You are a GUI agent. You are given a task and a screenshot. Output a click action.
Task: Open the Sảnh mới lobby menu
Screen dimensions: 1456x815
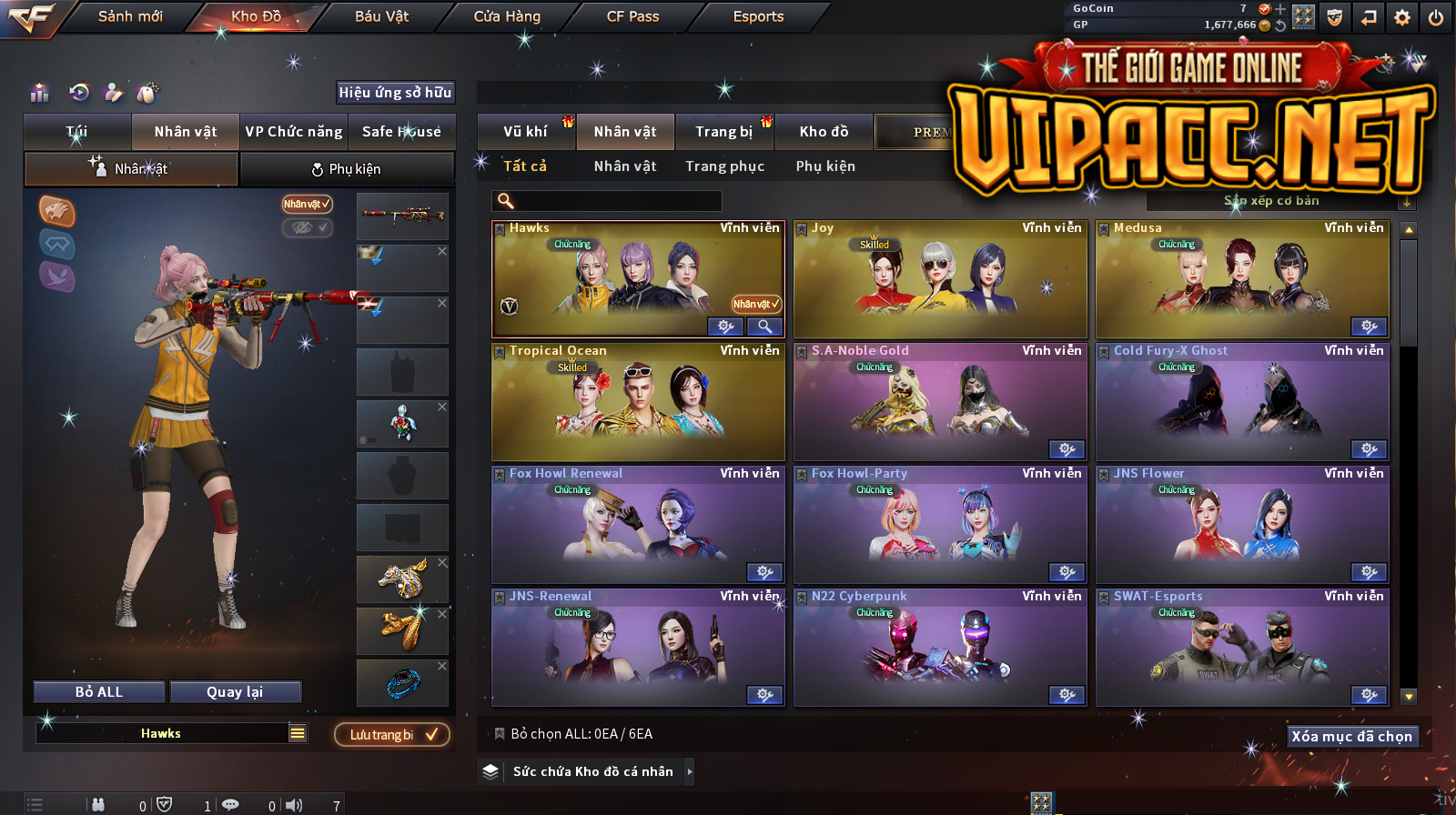[130, 16]
